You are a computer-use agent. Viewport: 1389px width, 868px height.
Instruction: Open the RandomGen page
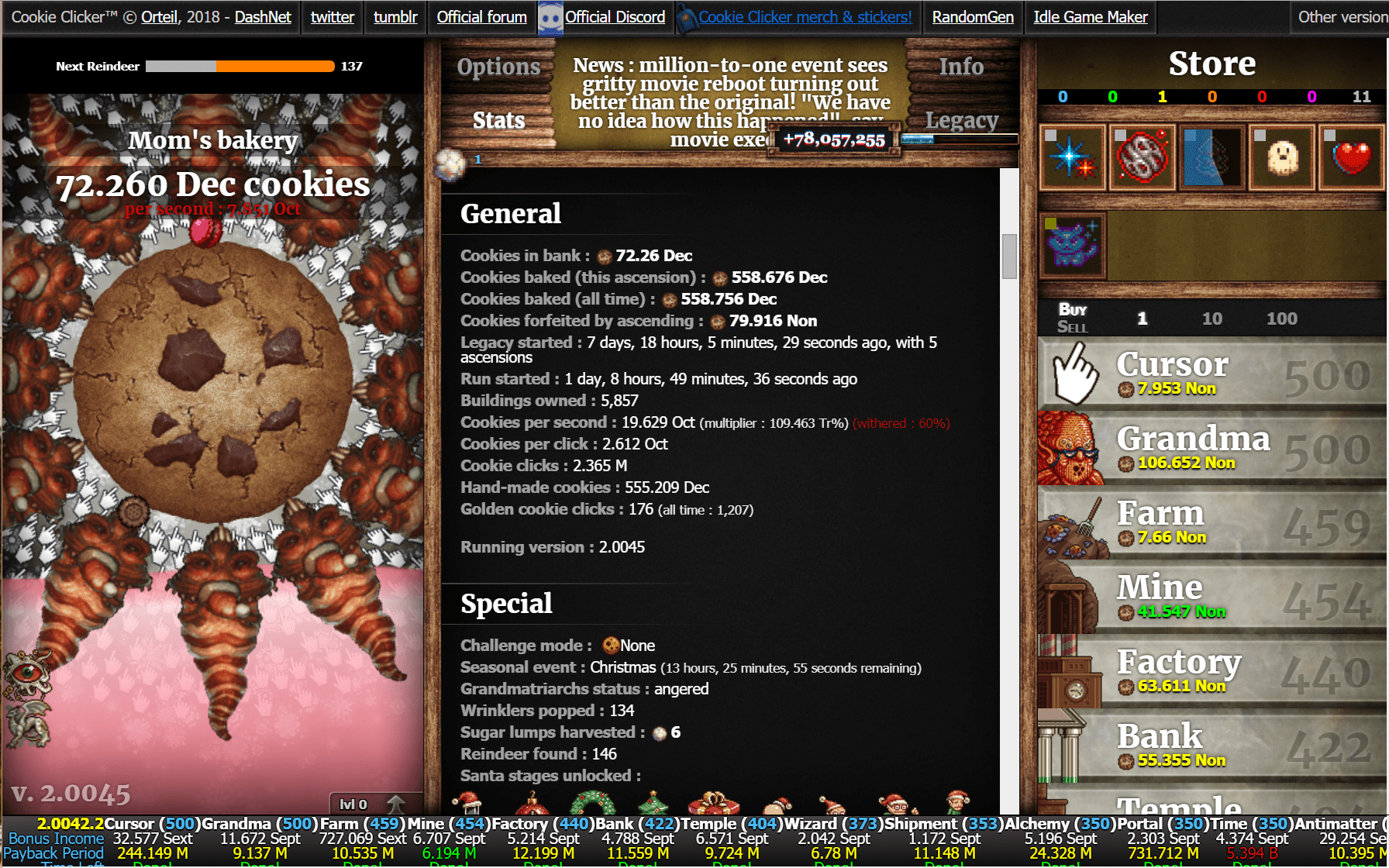pos(972,16)
